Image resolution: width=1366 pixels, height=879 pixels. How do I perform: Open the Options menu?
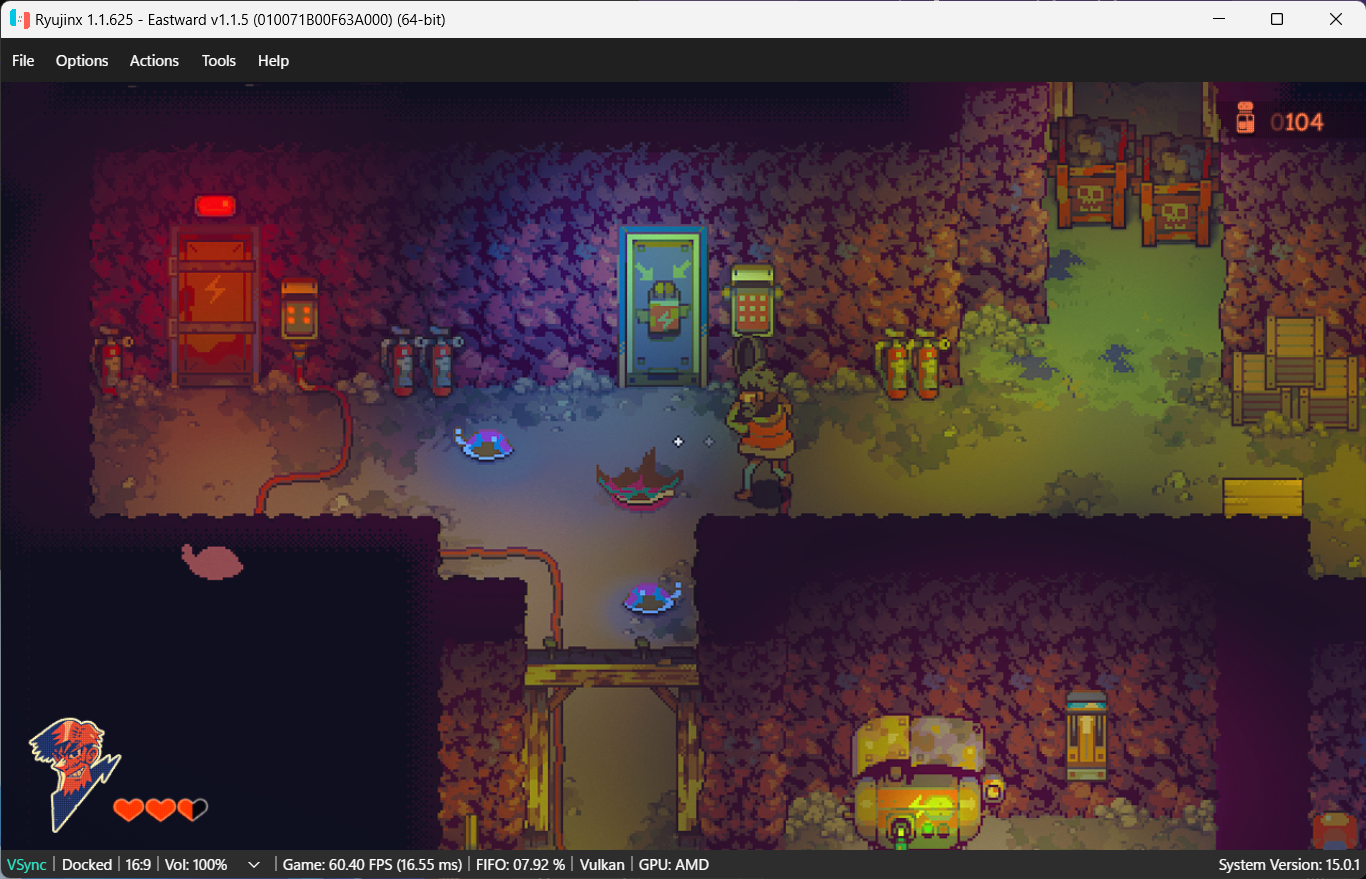pos(81,60)
